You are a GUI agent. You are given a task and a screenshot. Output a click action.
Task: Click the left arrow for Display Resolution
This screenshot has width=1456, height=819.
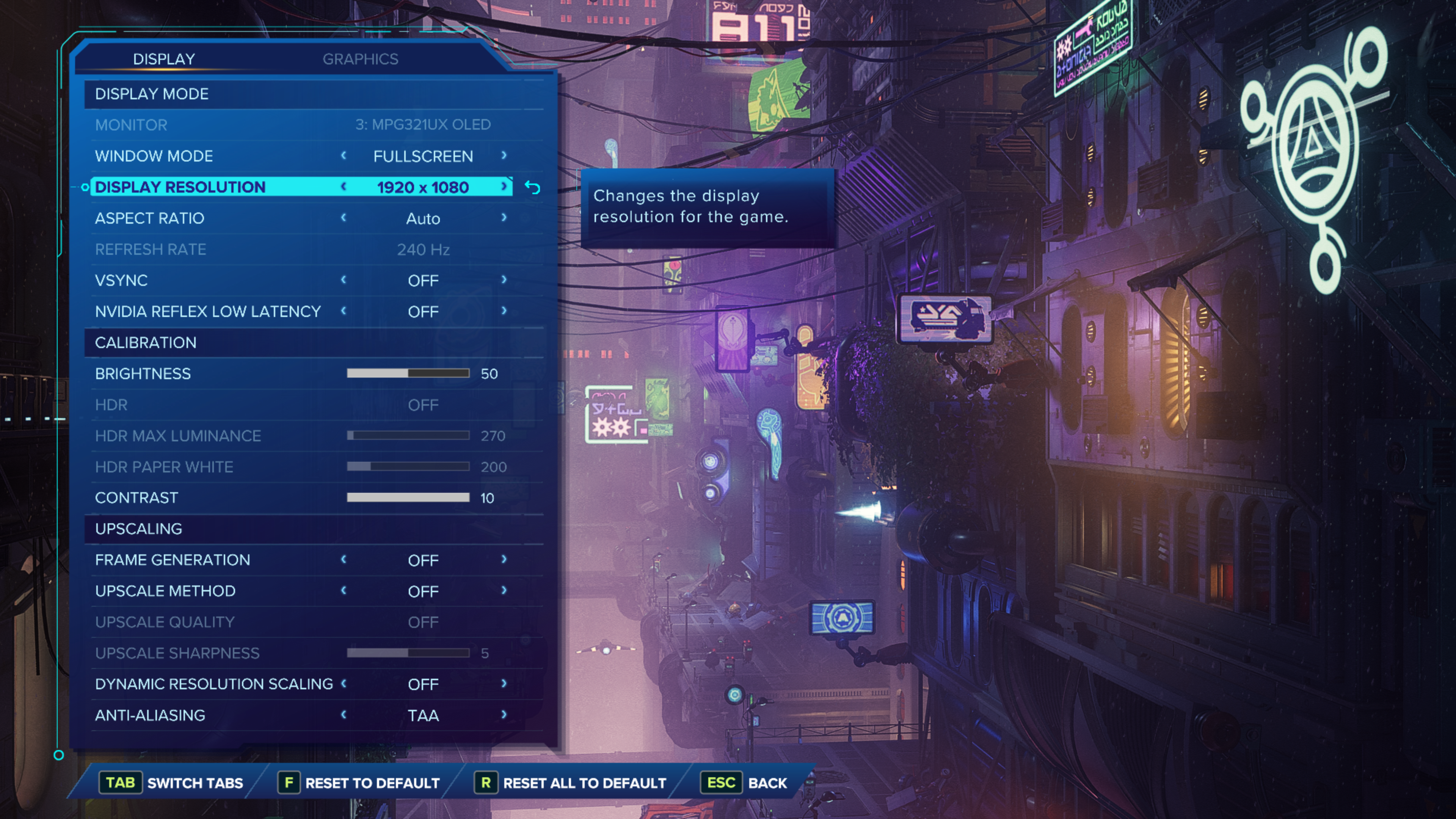[x=344, y=187]
